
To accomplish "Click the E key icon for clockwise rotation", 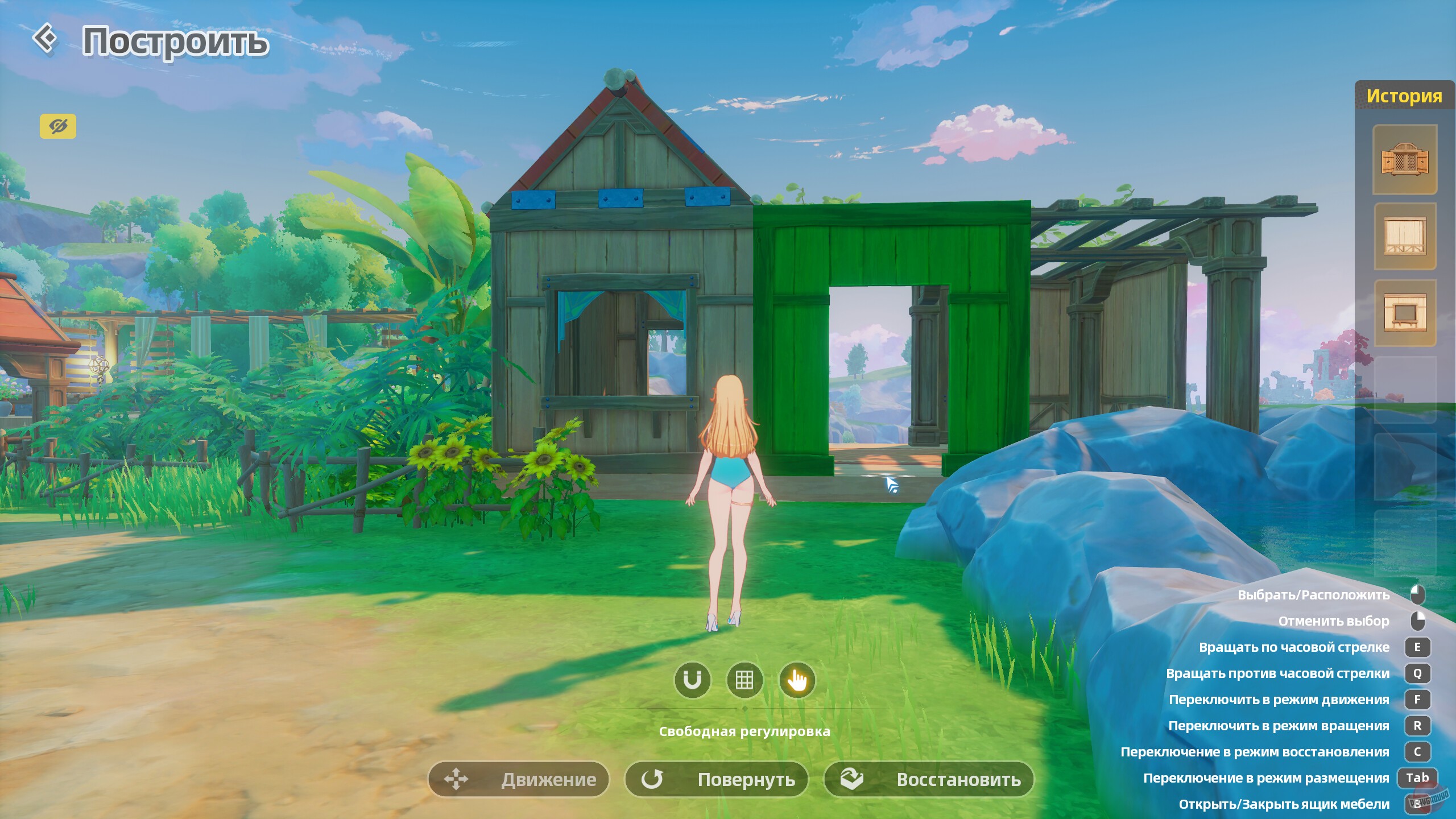I will coord(1418,647).
